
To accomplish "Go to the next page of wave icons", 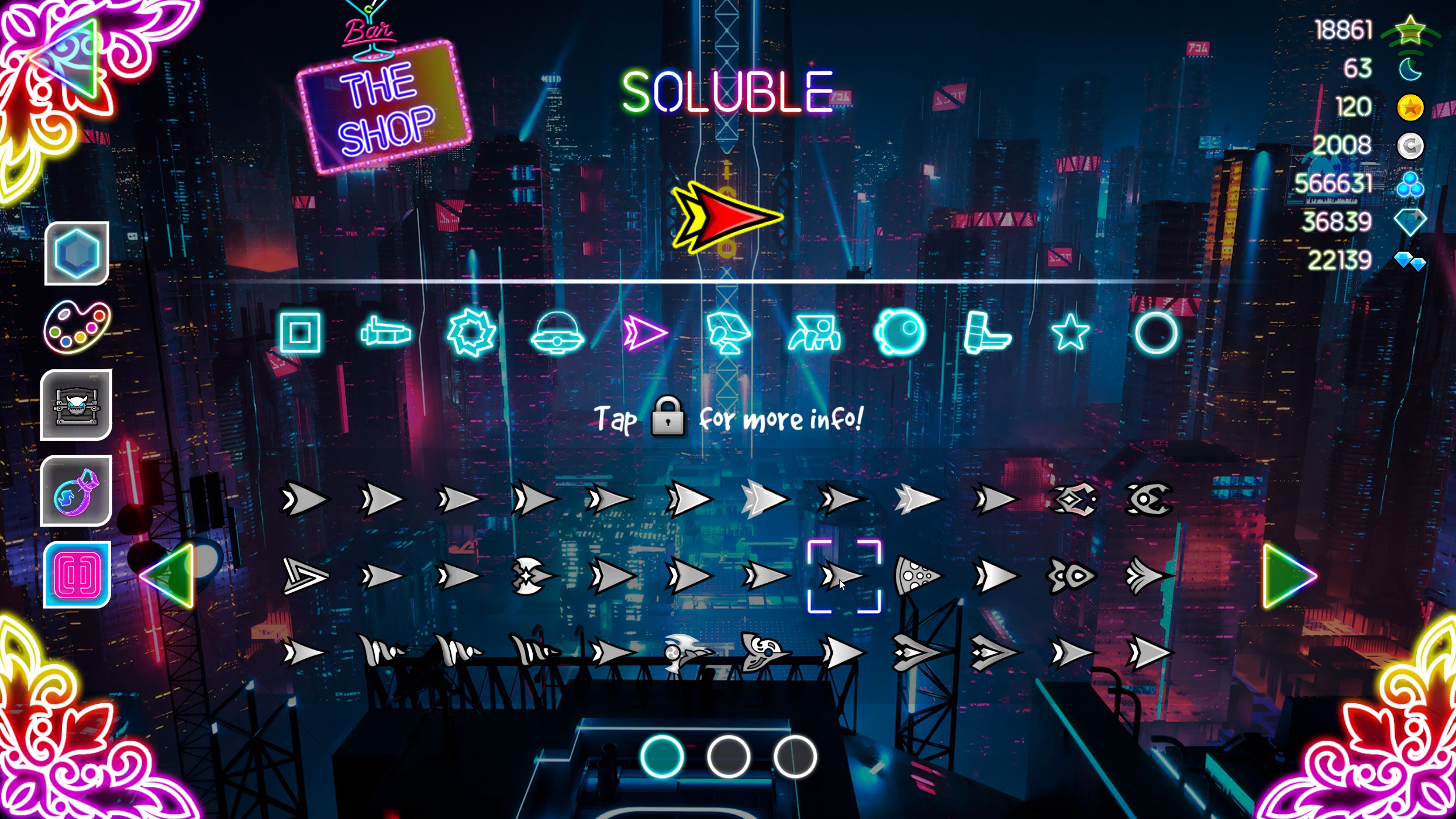I will pyautogui.click(x=1289, y=576).
